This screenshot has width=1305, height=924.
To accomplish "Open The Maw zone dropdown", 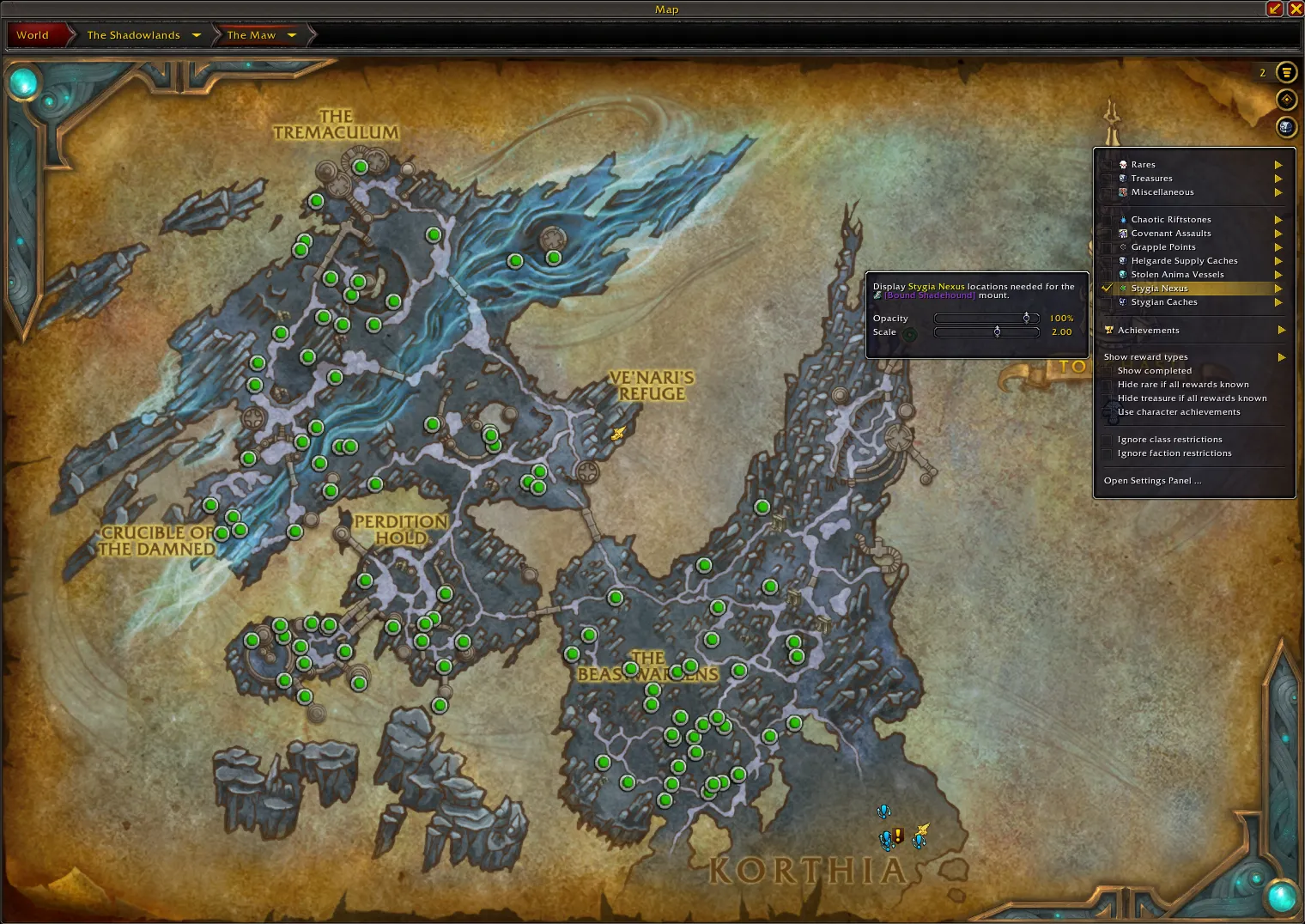I will point(292,35).
